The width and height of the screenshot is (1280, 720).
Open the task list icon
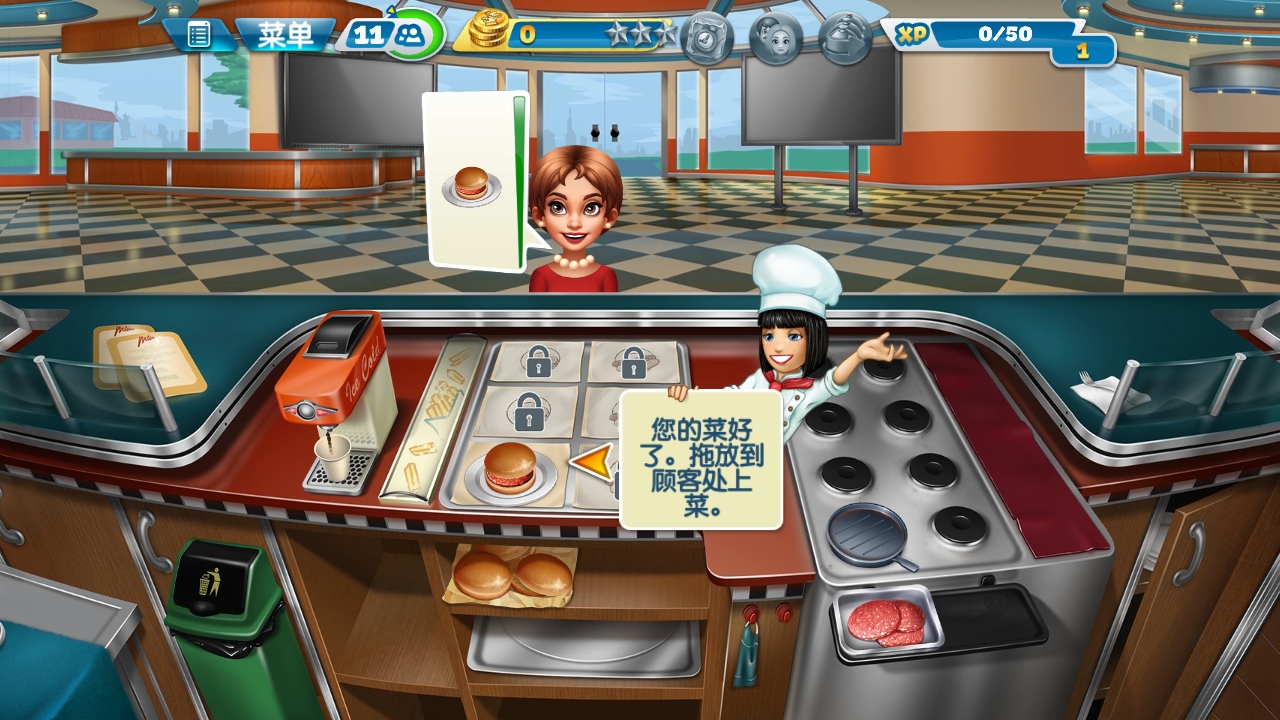(x=199, y=36)
